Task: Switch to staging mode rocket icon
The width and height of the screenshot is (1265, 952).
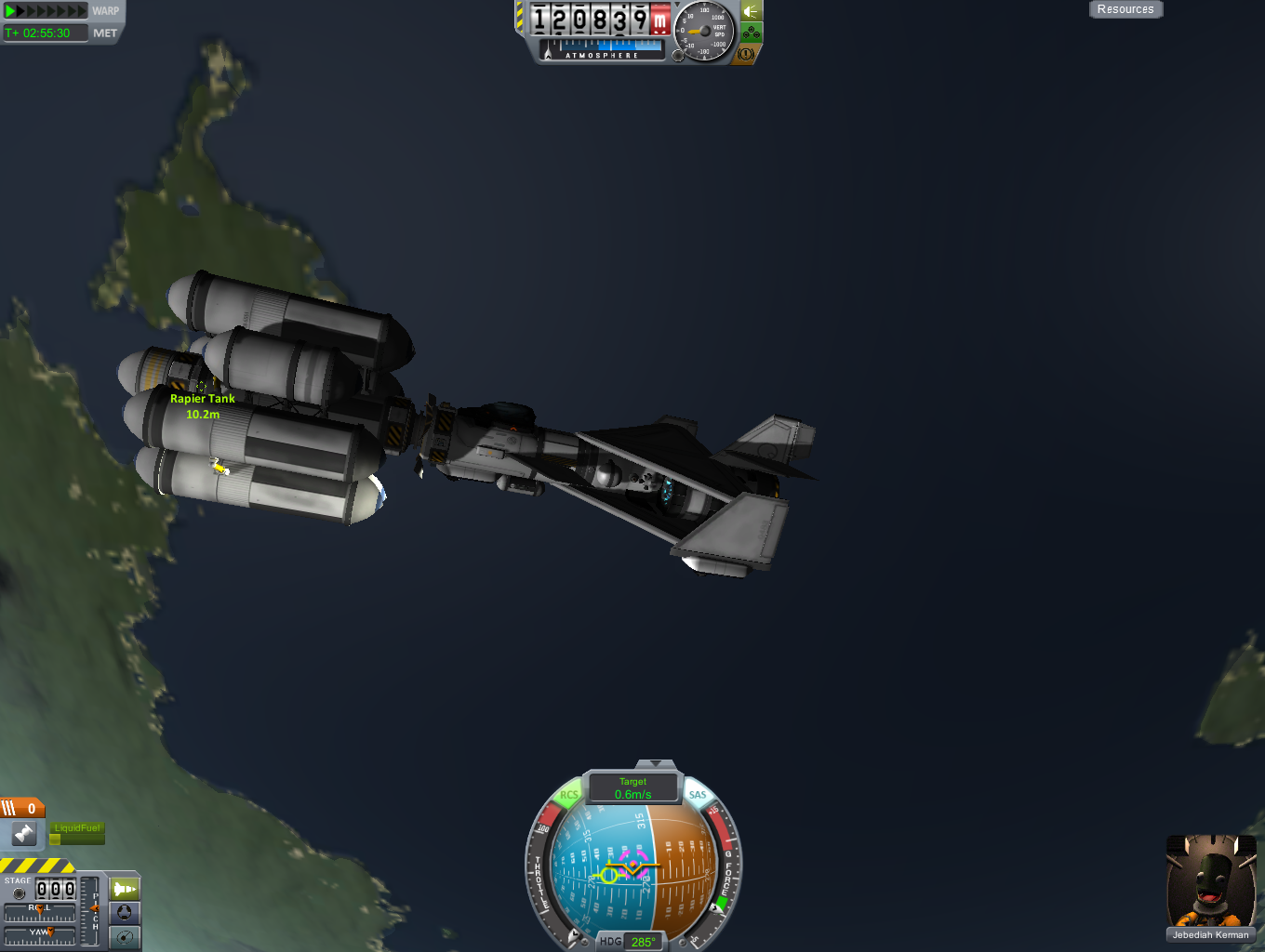Action: (124, 889)
